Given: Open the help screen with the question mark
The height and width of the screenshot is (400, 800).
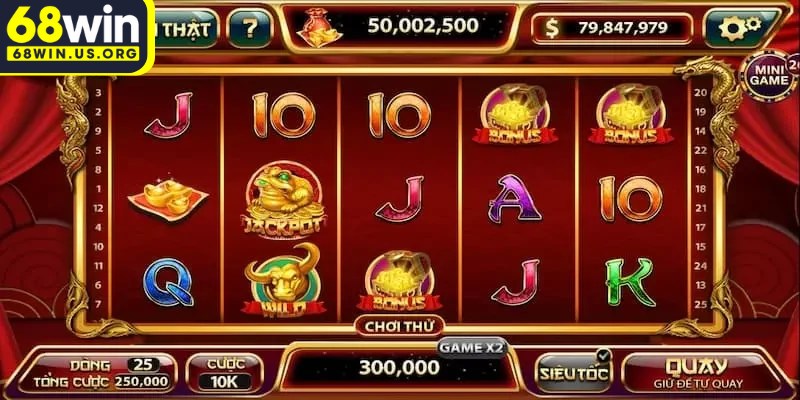Looking at the screenshot, I should coord(249,28).
